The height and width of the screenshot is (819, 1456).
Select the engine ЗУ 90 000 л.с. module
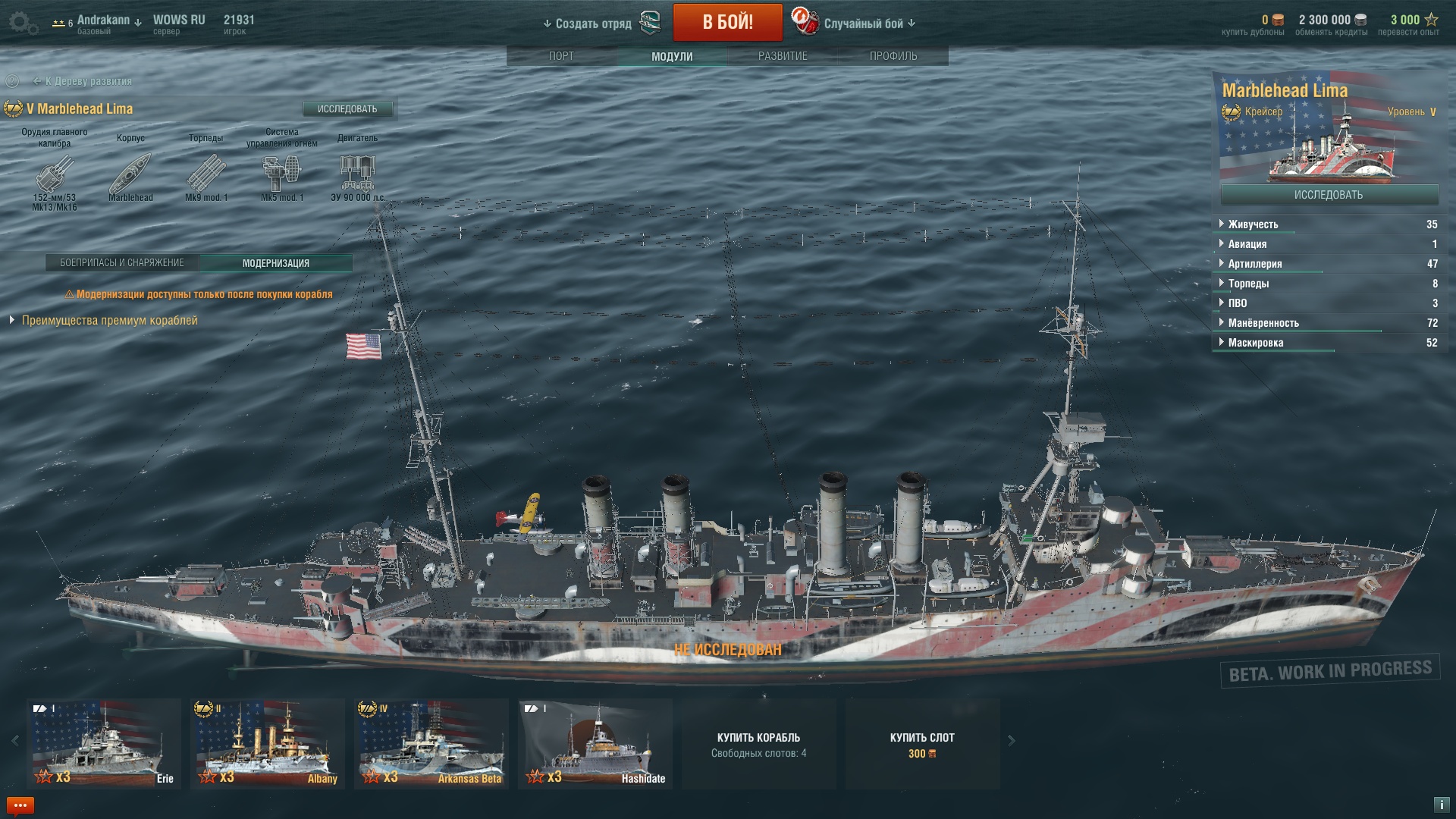pyautogui.click(x=357, y=174)
